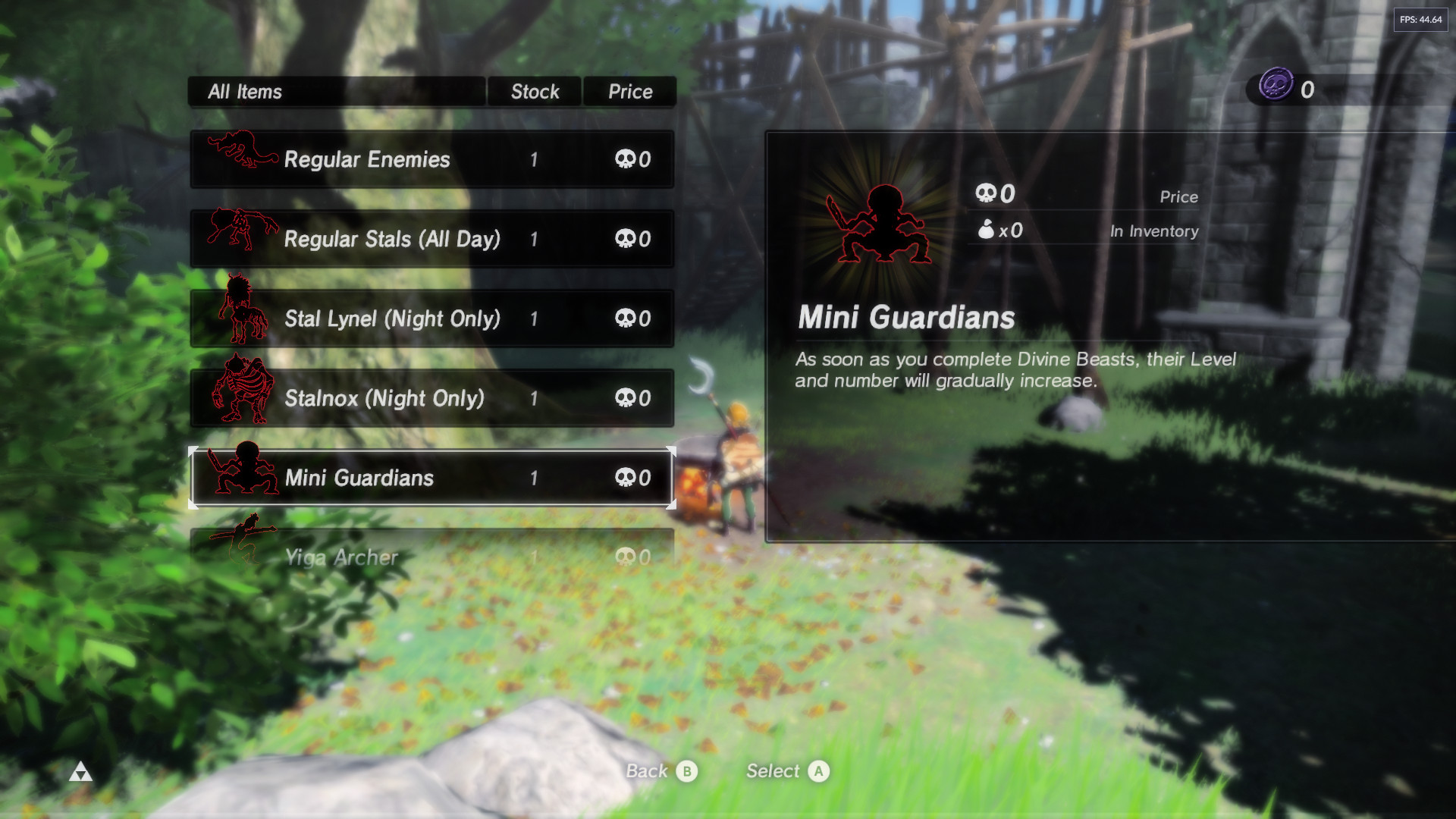Select the Mini Guardians row in the shop list
This screenshot has width=1456, height=819.
(431, 478)
